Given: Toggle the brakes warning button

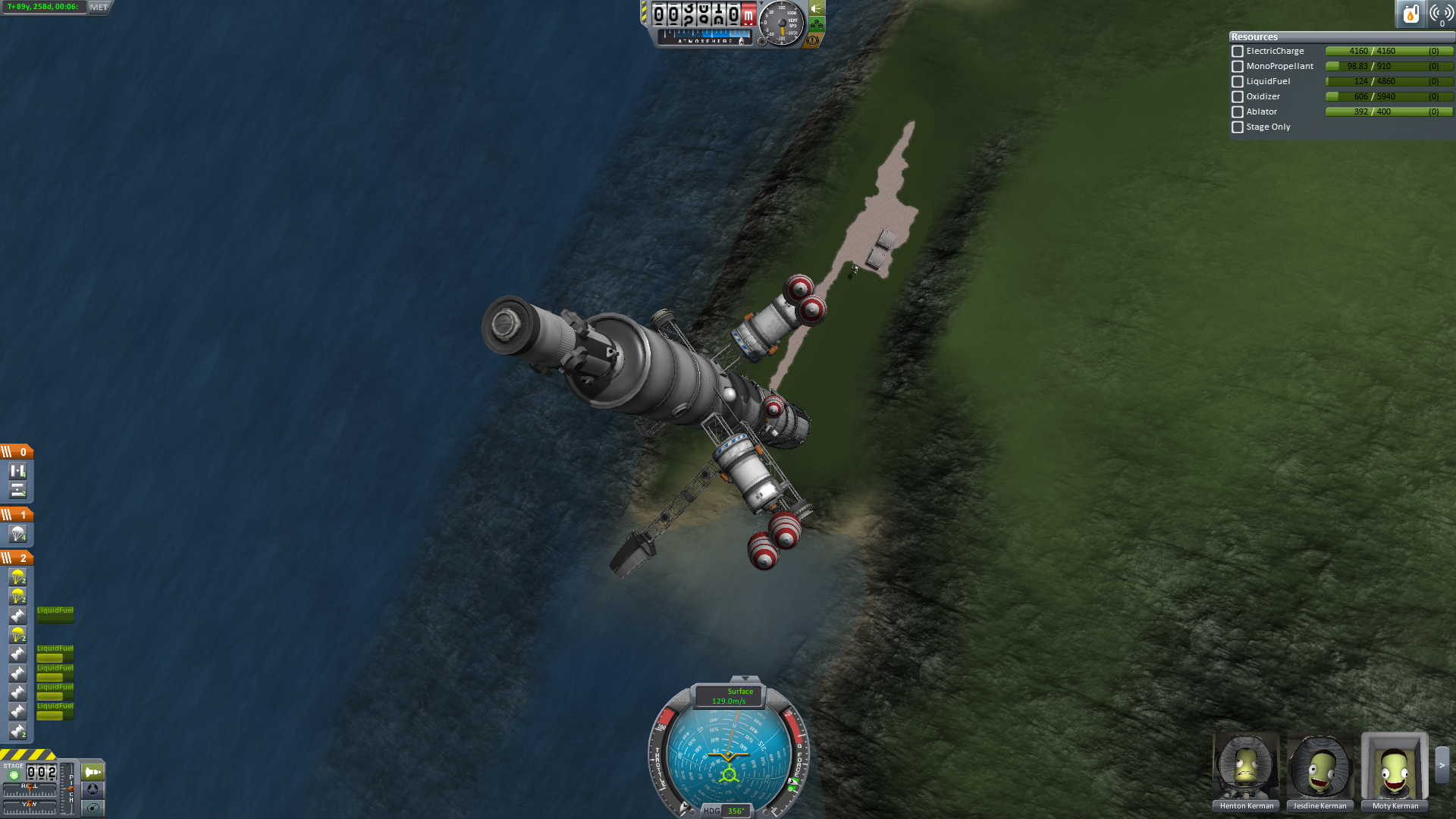Looking at the screenshot, I should tap(813, 40).
